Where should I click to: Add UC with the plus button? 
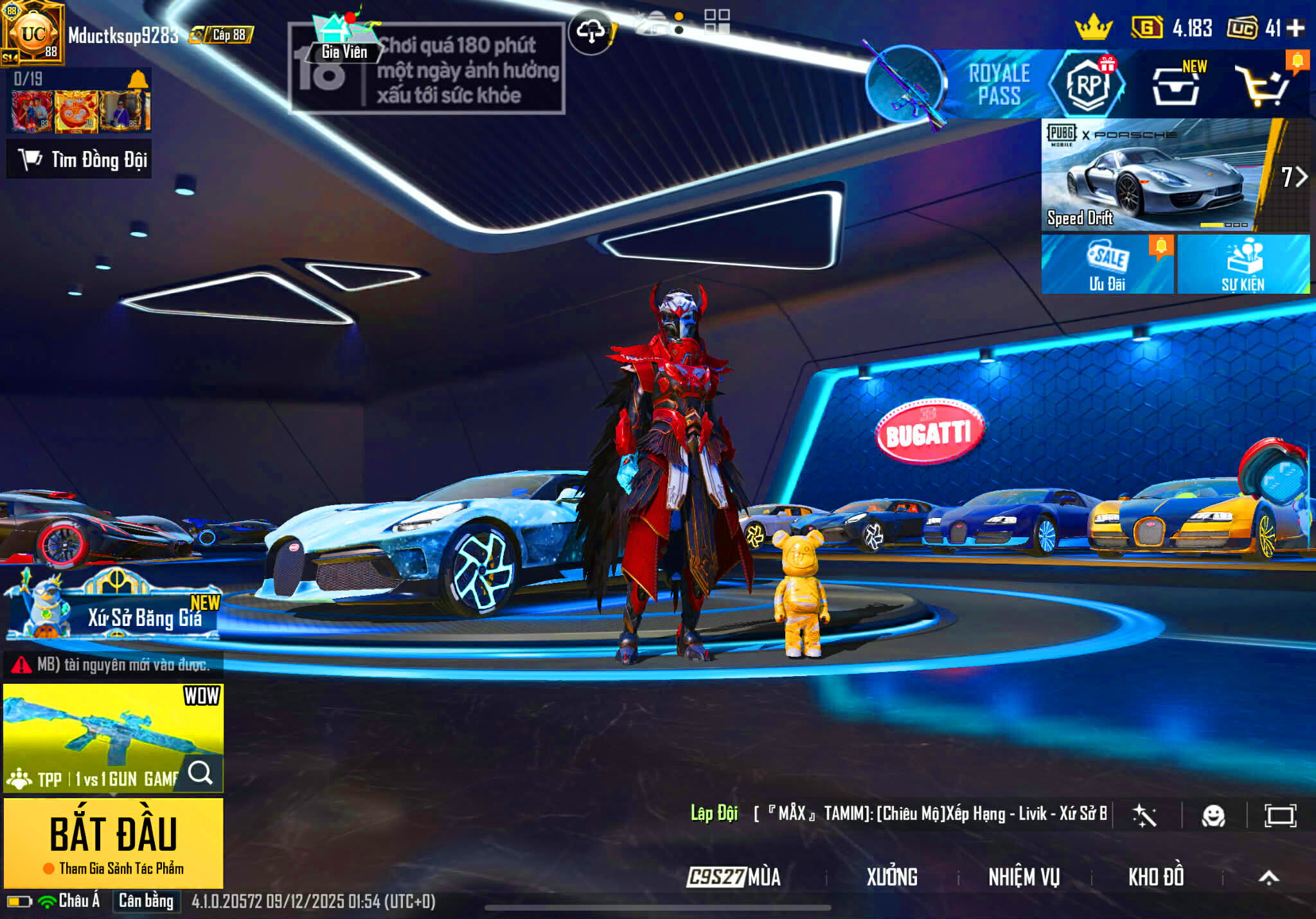(x=1296, y=28)
